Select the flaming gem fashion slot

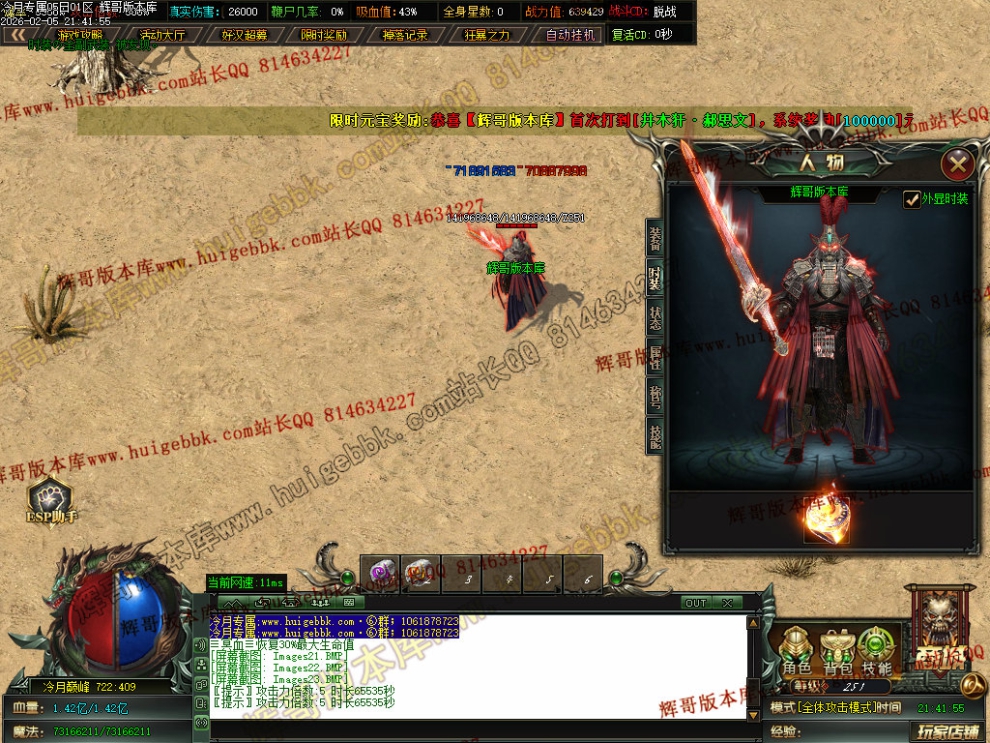click(x=826, y=519)
